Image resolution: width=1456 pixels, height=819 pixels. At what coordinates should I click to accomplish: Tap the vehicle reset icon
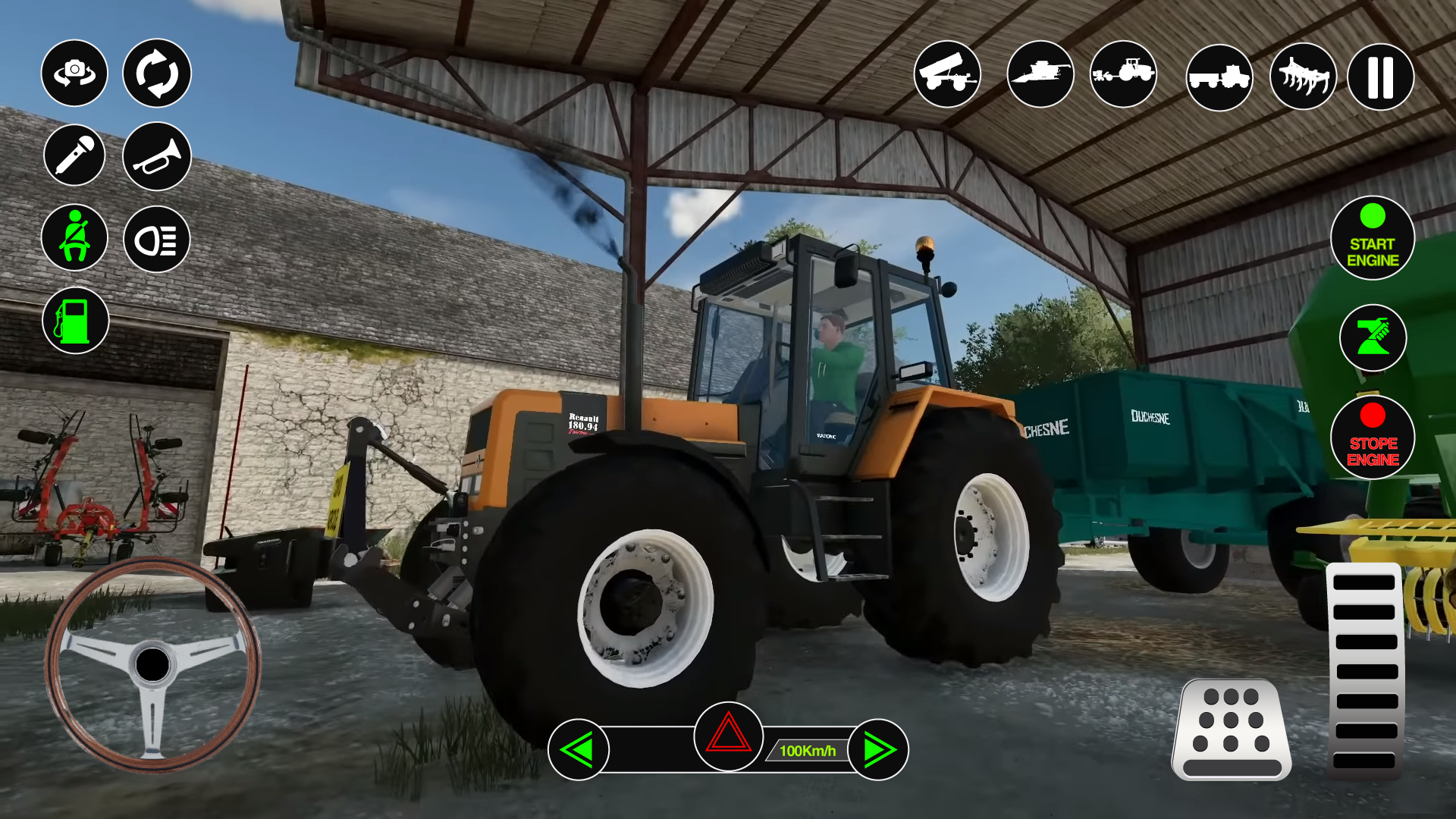tap(155, 74)
